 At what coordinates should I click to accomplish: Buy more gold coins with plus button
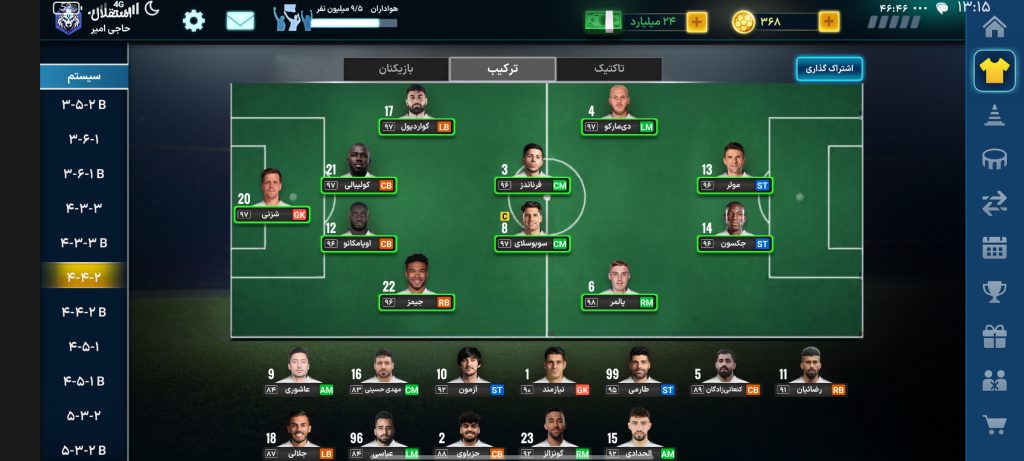(829, 21)
